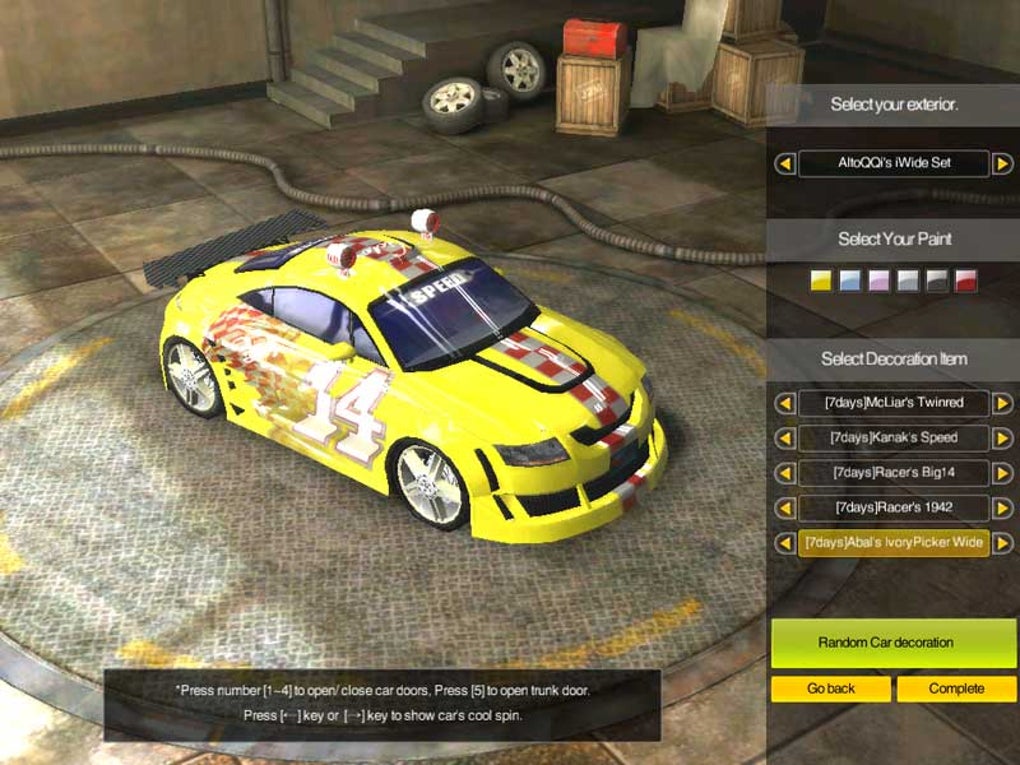Click left arrow beside McLiar's Twinred
The width and height of the screenshot is (1020, 765).
coord(785,403)
